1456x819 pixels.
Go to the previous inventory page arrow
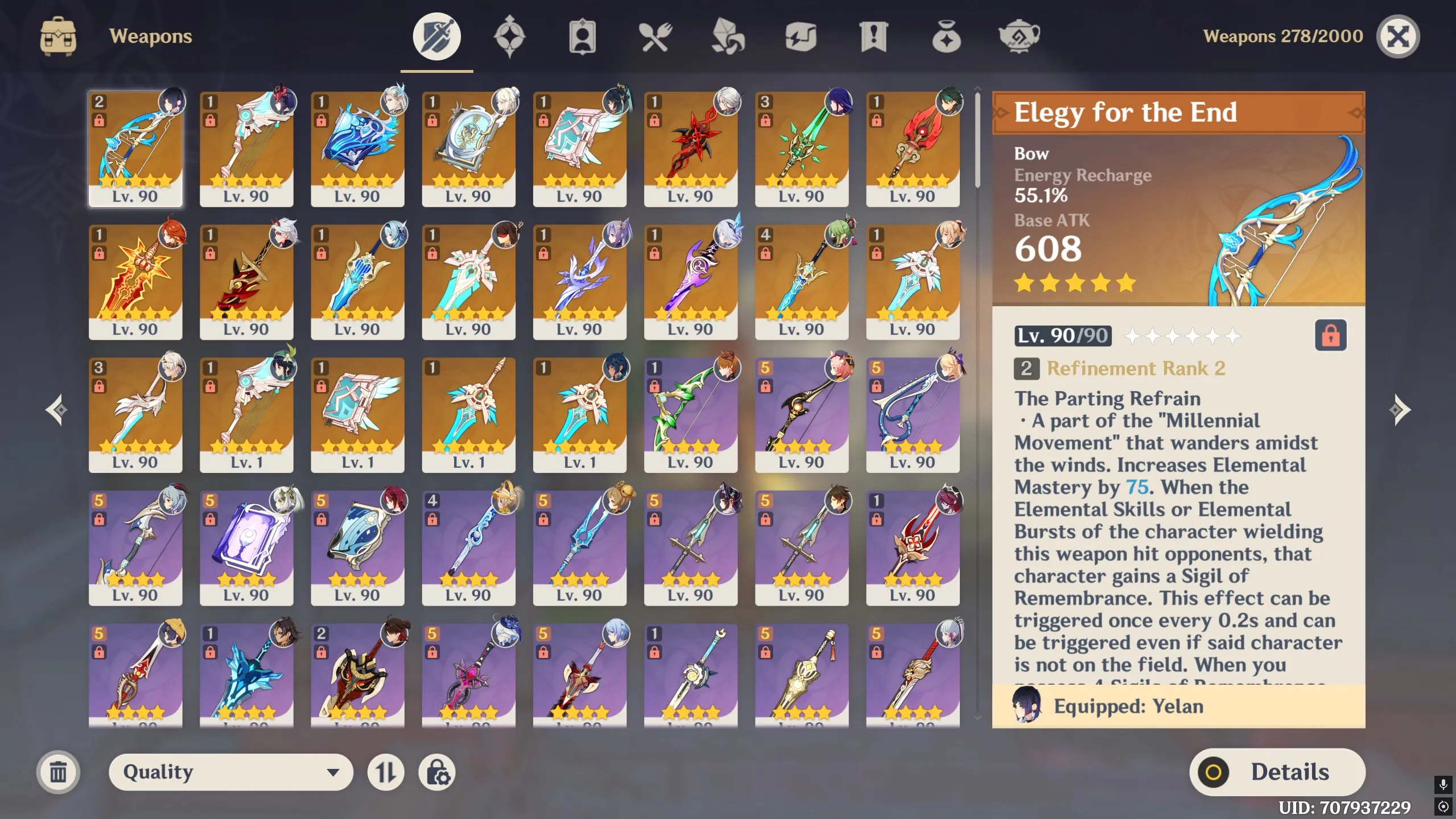[55, 409]
